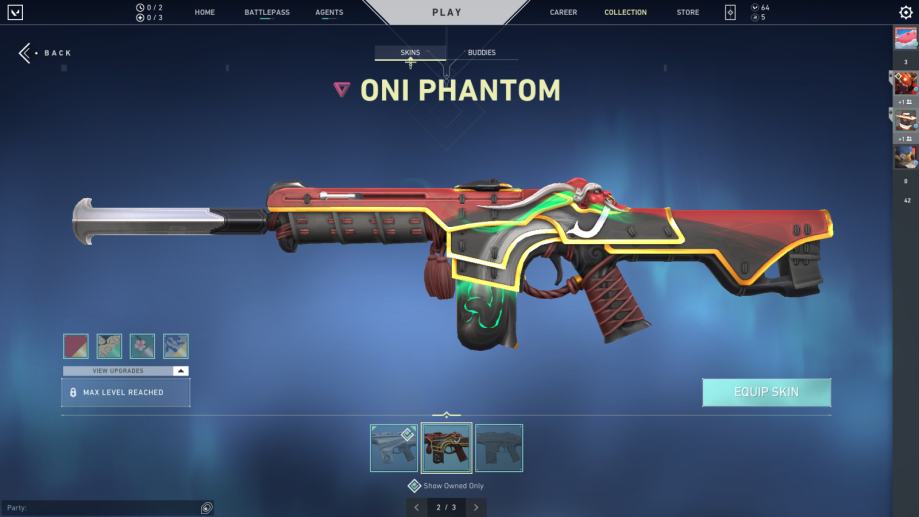919x517 pixels.
Task: Open the Career page
Action: pyautogui.click(x=563, y=13)
